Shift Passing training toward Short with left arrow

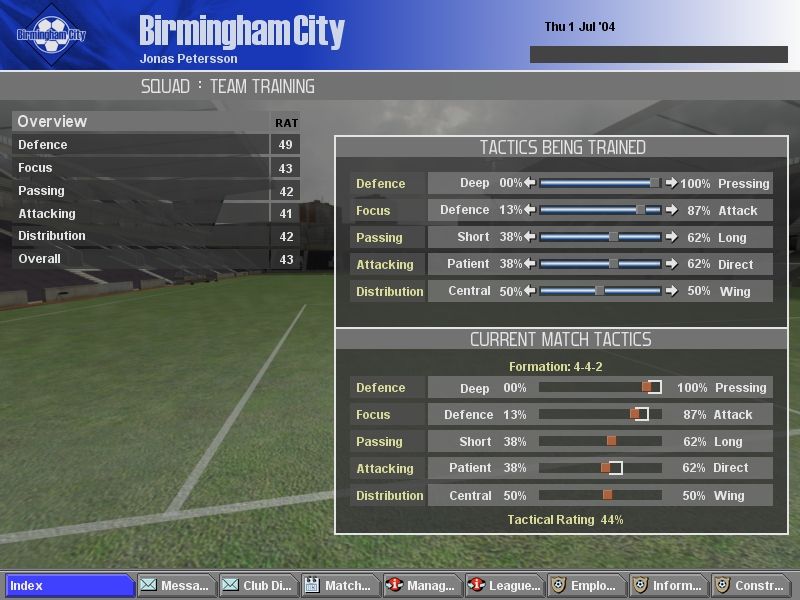click(531, 238)
